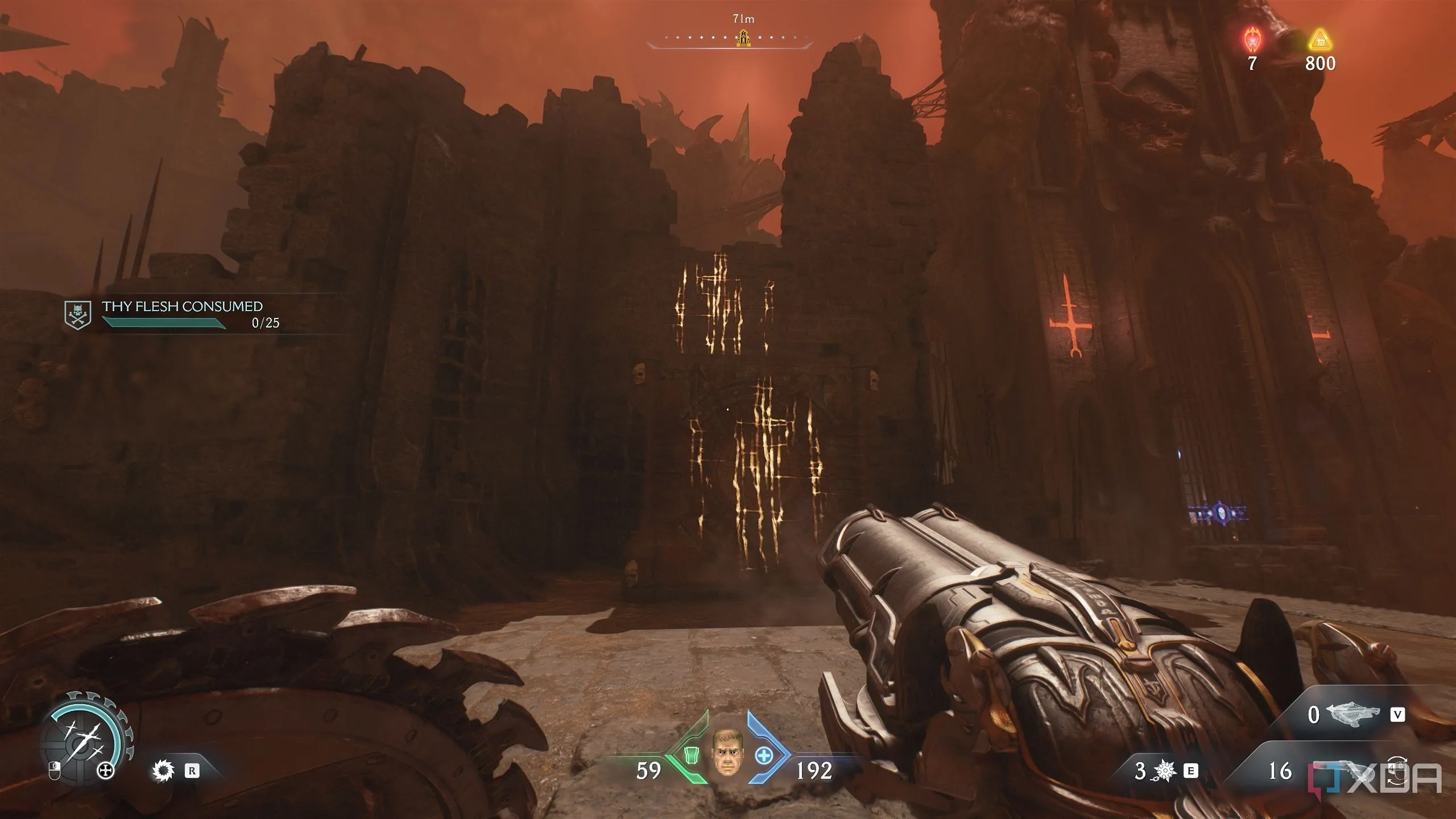Click the objective marker on the compass
Image resolution: width=1456 pixels, height=819 pixels.
[x=743, y=38]
